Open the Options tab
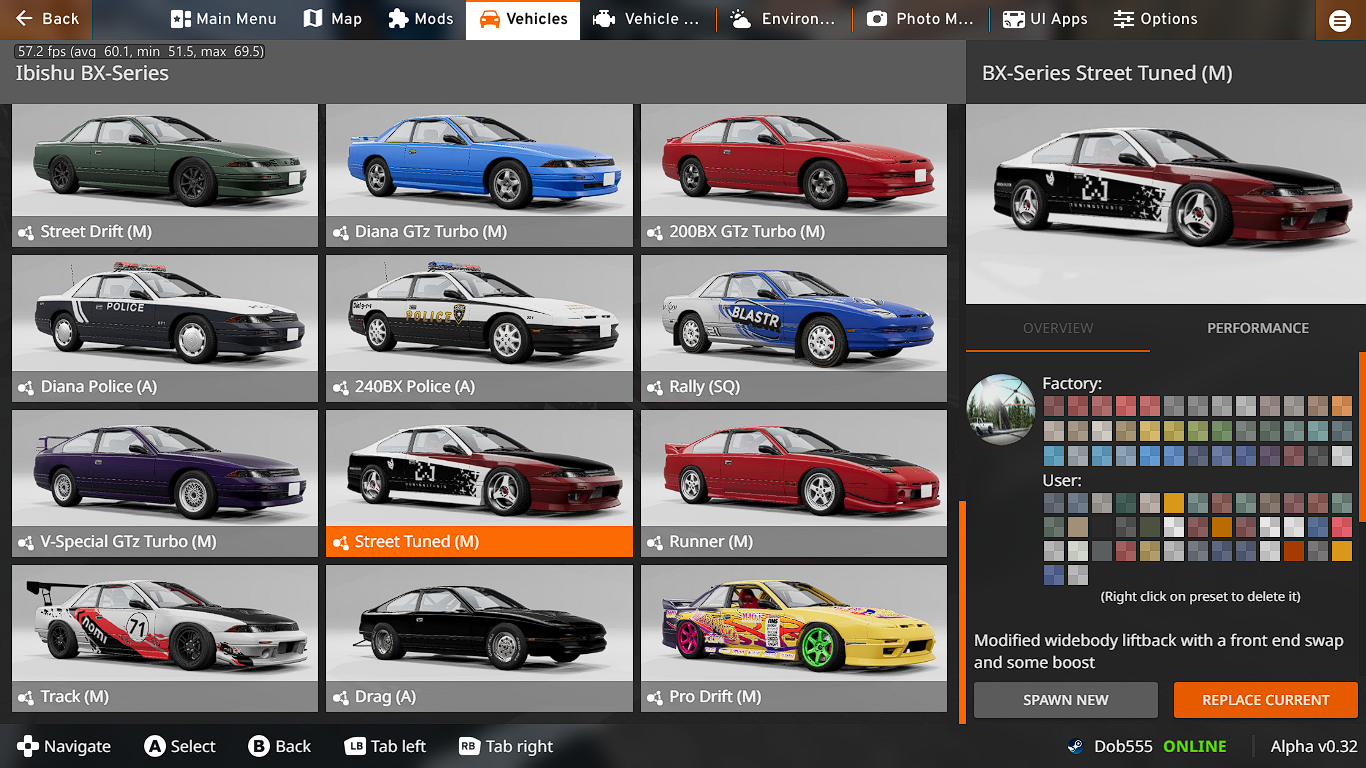The height and width of the screenshot is (768, 1366). (1155, 19)
